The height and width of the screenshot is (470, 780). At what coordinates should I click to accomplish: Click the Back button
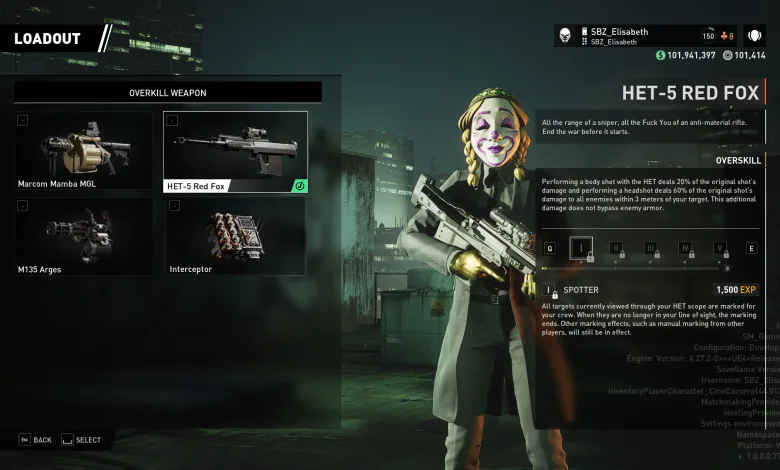coord(35,440)
